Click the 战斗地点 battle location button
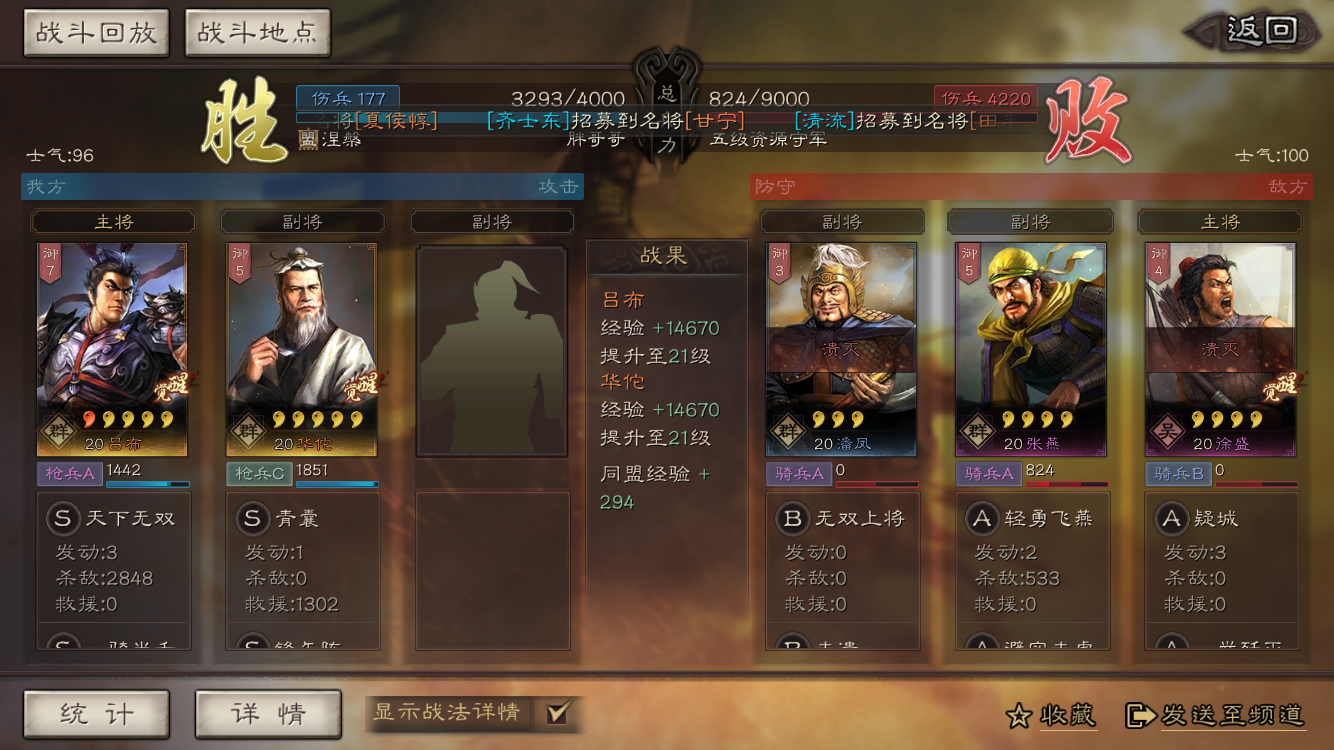The image size is (1334, 750). (257, 33)
